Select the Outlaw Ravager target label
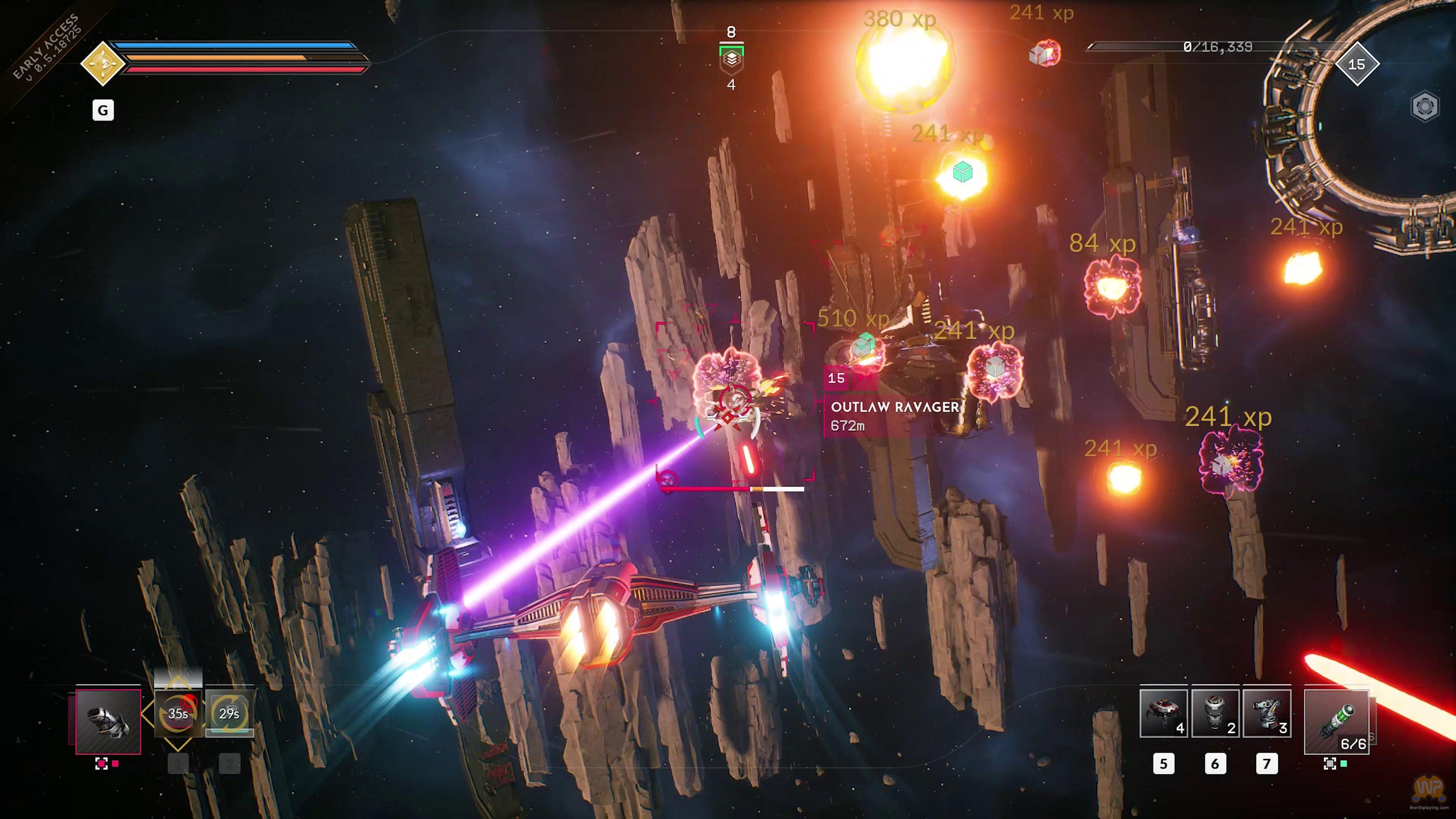This screenshot has height=819, width=1456. [x=894, y=407]
